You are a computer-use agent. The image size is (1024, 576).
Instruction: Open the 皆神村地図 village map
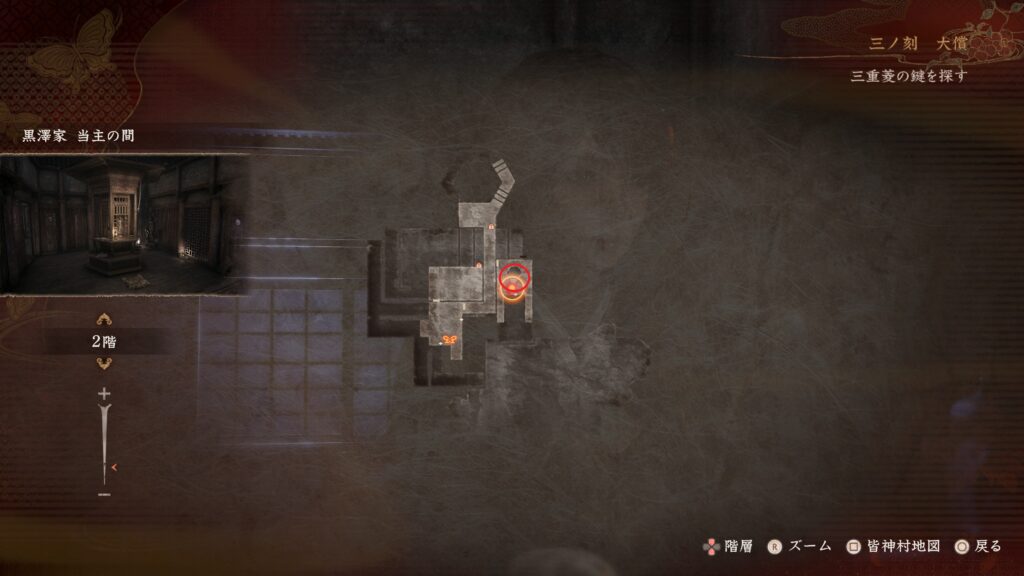tap(893, 546)
